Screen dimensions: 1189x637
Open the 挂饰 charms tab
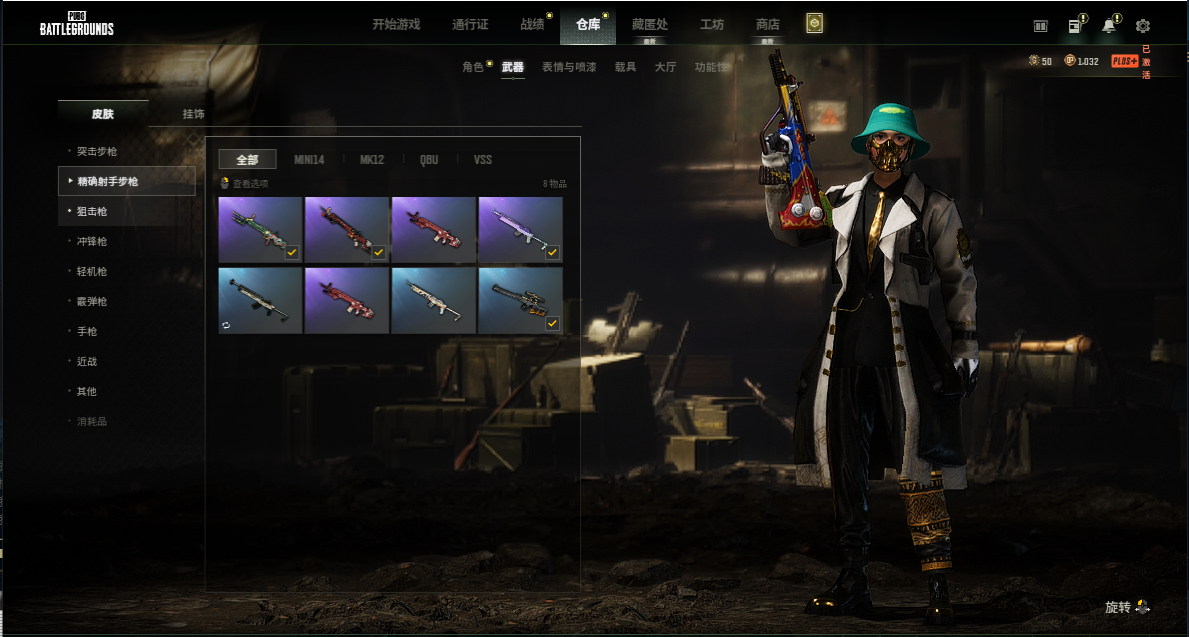click(193, 114)
